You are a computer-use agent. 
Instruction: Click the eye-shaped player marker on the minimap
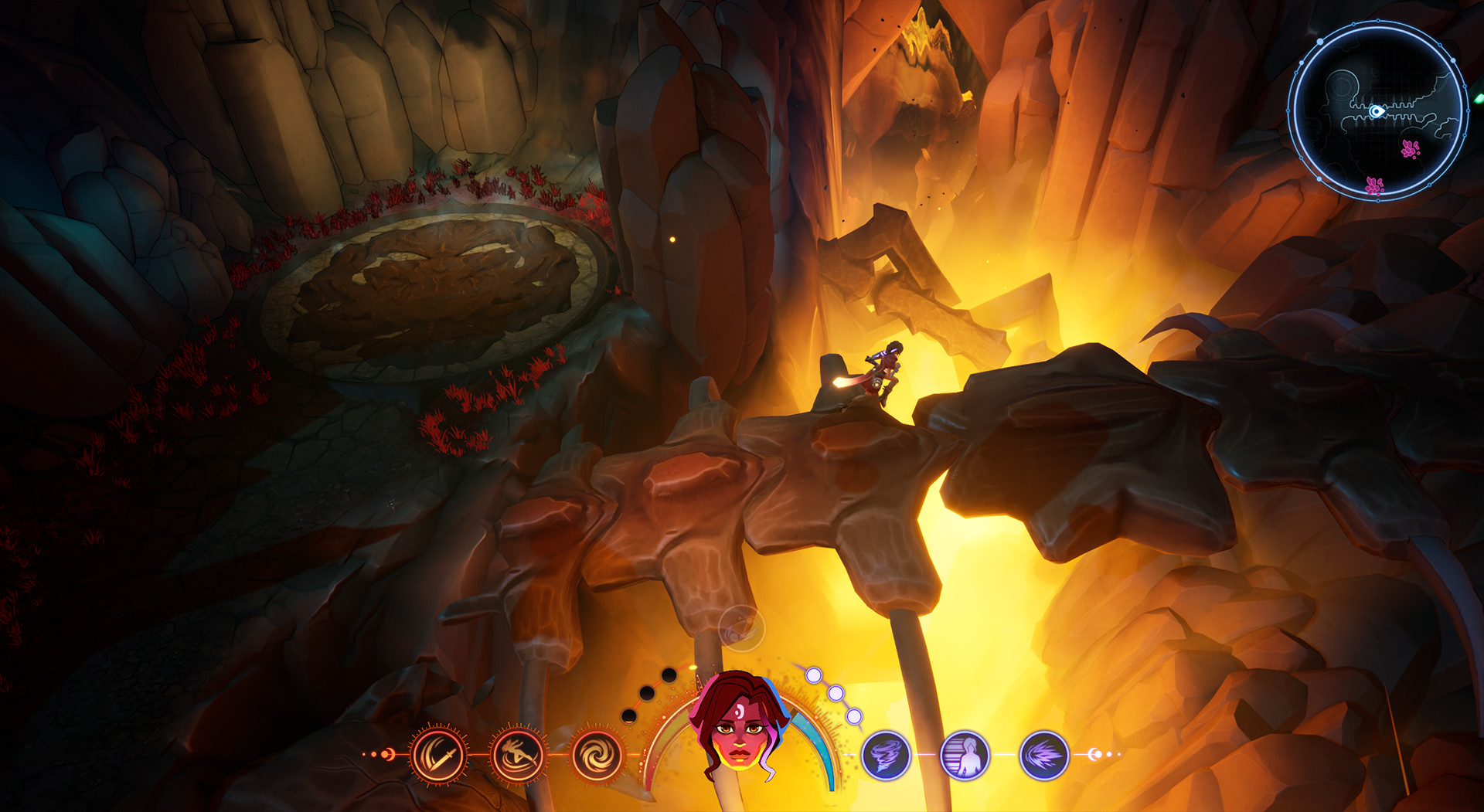(x=1377, y=111)
